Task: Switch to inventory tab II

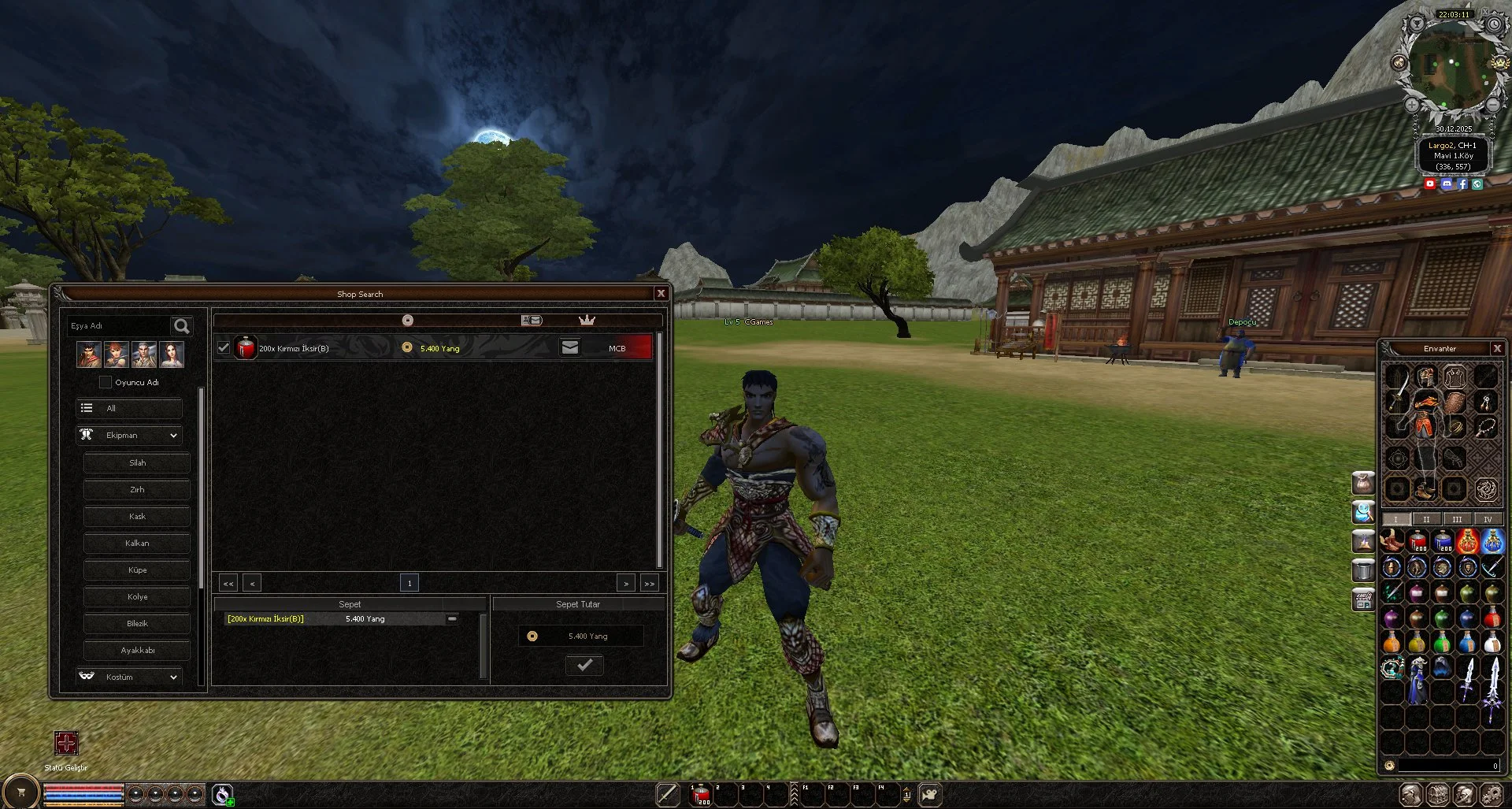Action: pyautogui.click(x=1426, y=518)
